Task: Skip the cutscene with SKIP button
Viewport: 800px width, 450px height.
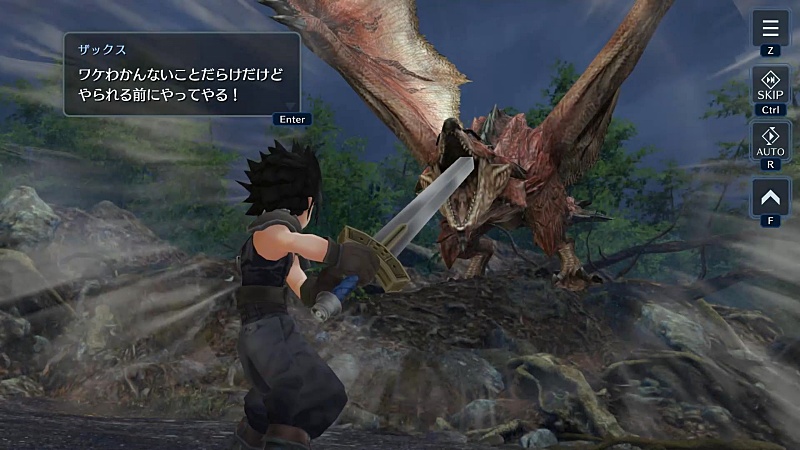Action: 770,85
